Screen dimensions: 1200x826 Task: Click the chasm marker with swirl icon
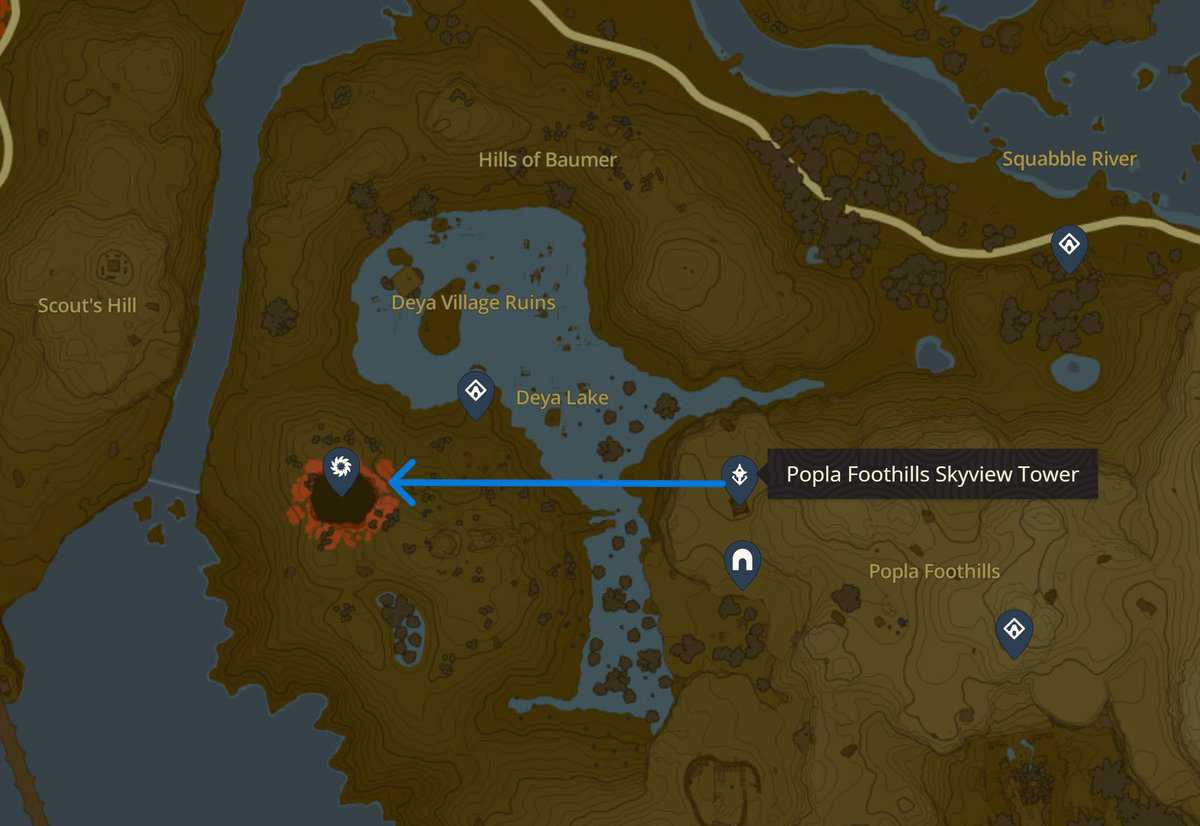[x=340, y=467]
